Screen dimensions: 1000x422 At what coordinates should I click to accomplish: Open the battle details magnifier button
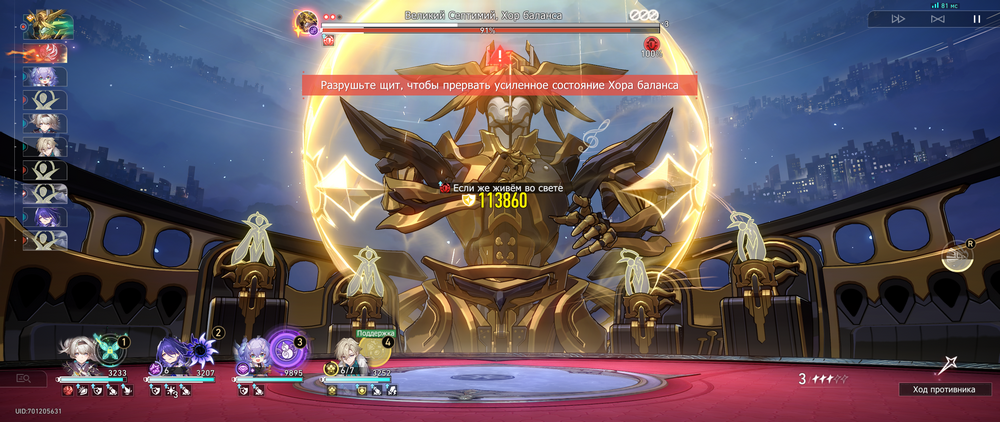coord(30,379)
